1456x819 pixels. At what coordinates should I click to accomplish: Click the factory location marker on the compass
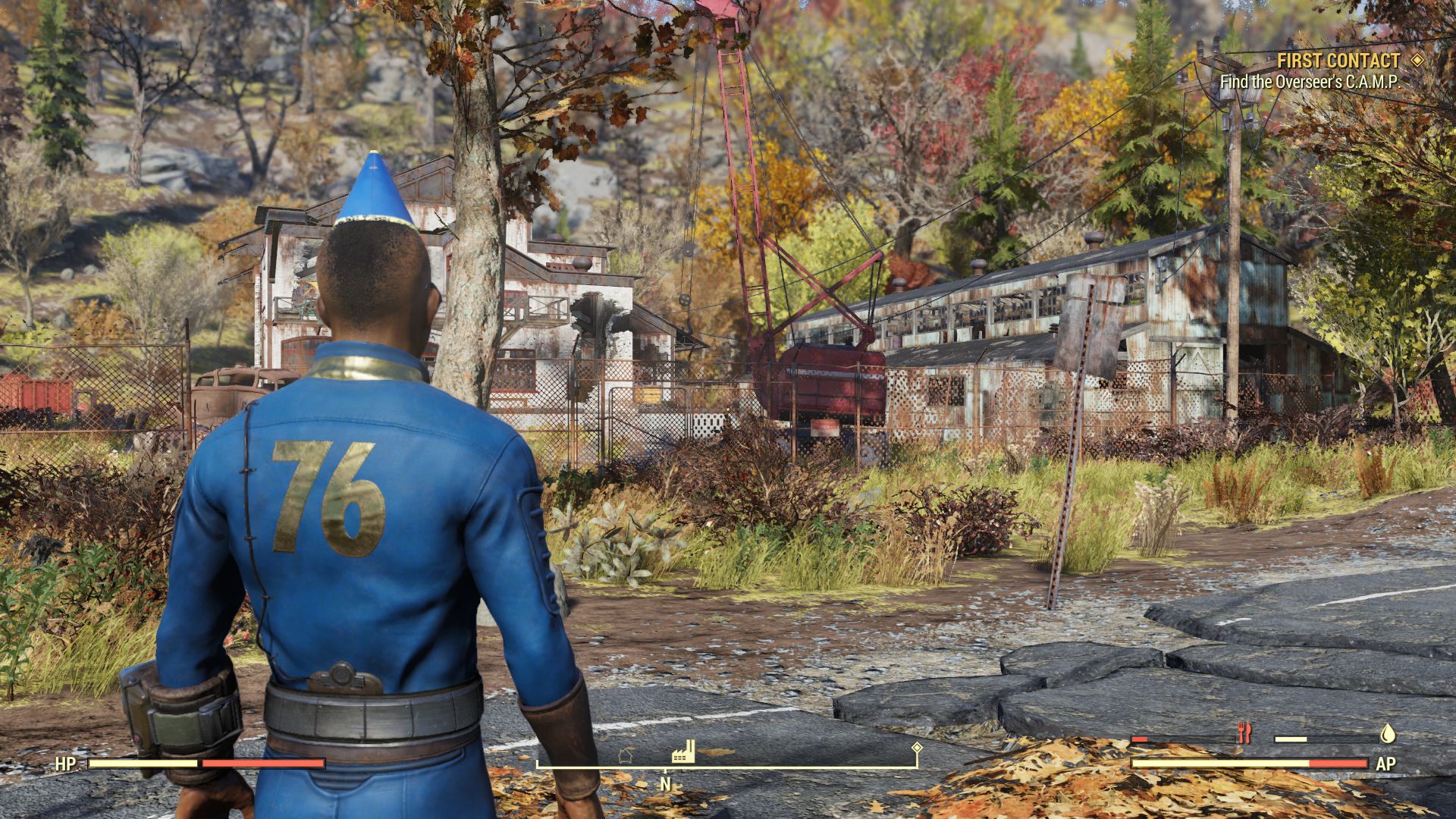click(683, 752)
